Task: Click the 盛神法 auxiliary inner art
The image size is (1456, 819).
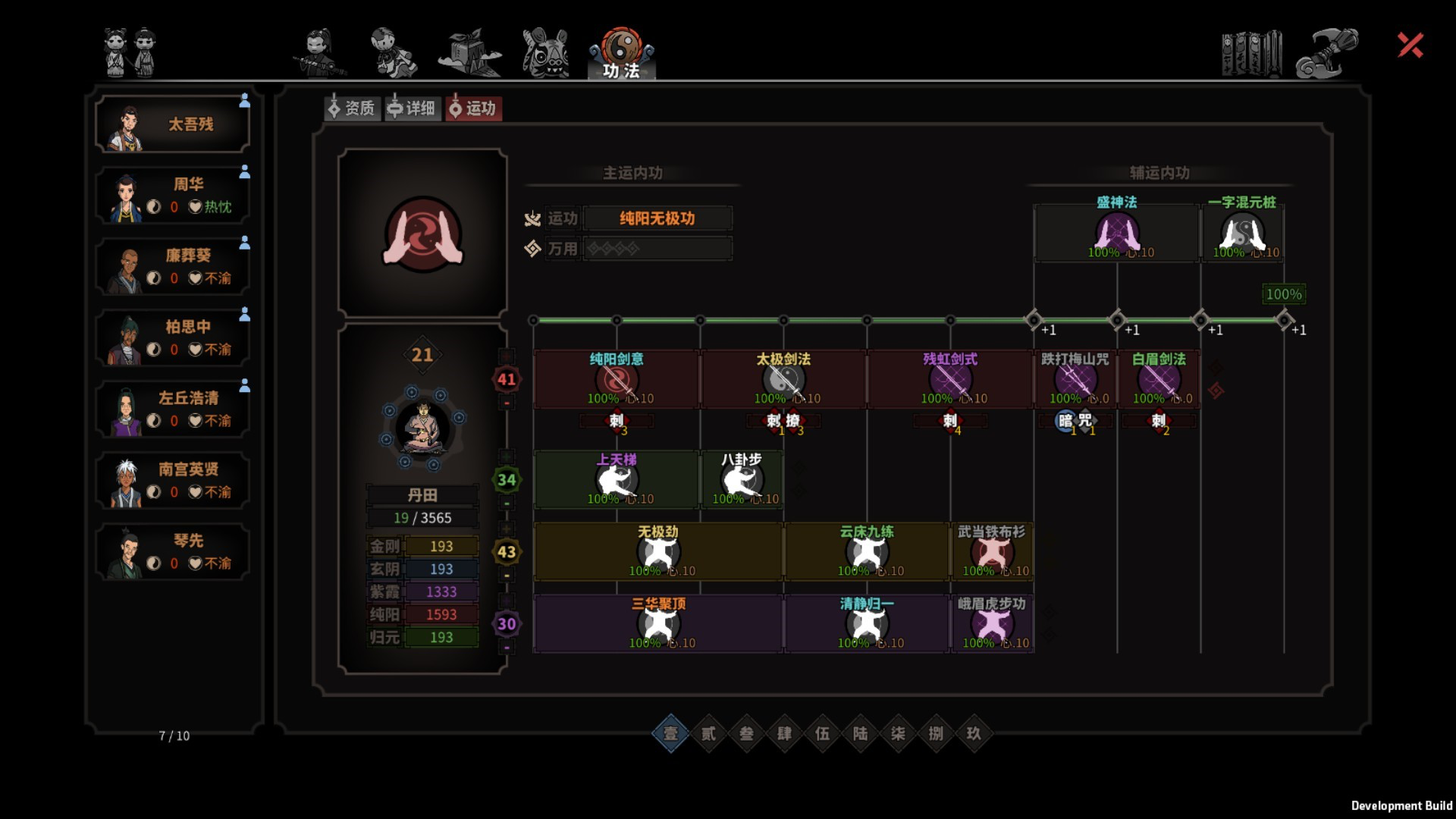Action: [1116, 231]
